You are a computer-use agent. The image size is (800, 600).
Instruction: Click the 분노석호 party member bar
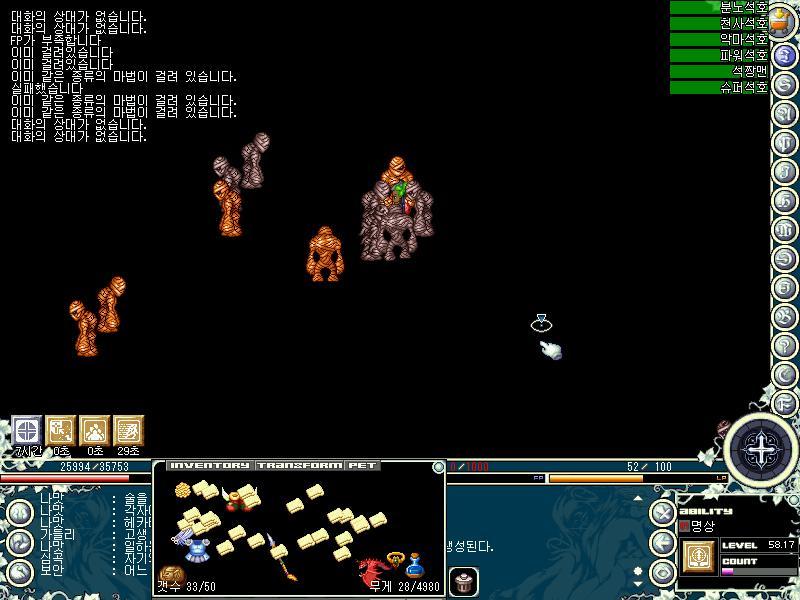point(718,7)
